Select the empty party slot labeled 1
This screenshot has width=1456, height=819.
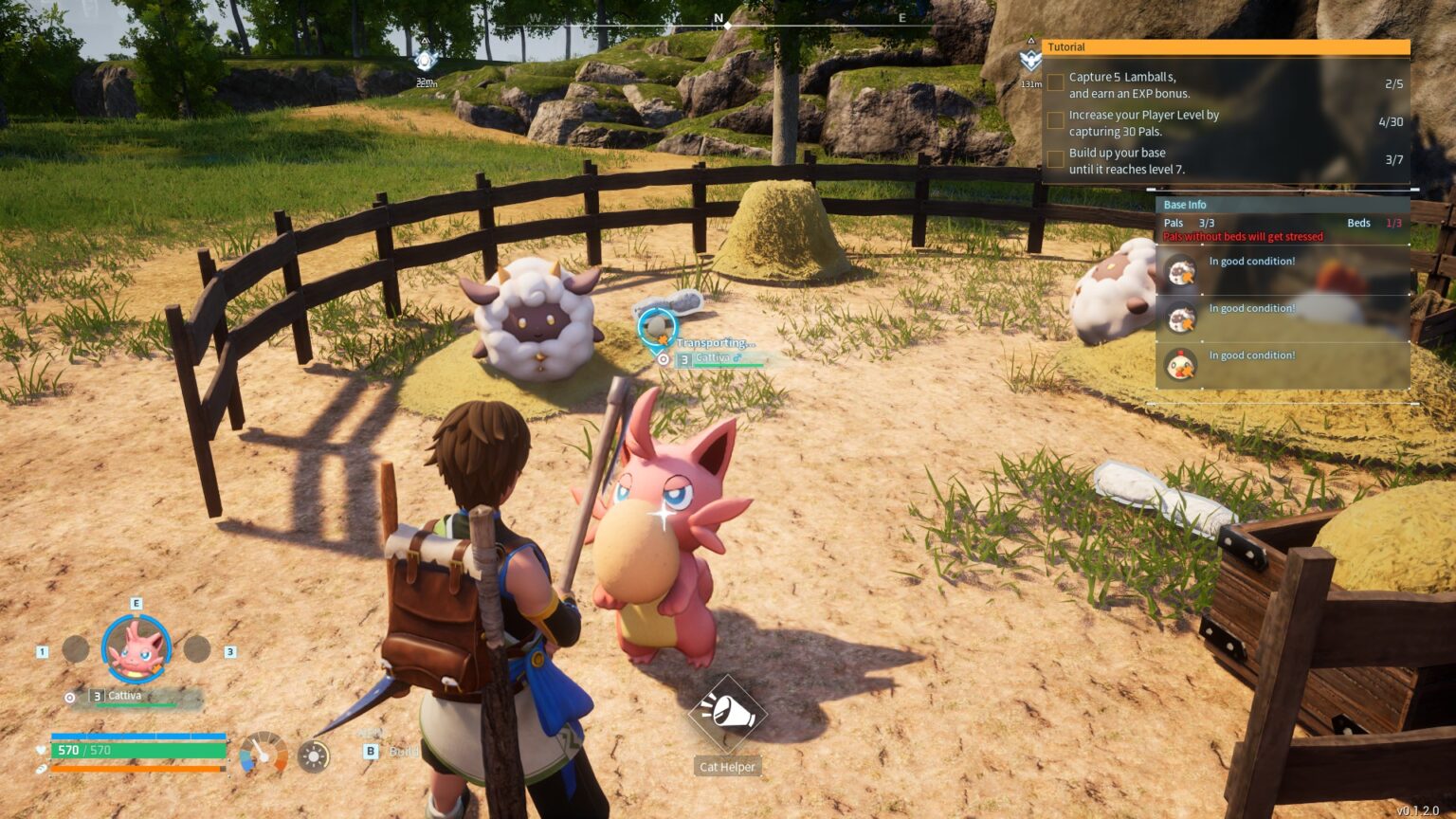pos(75,649)
